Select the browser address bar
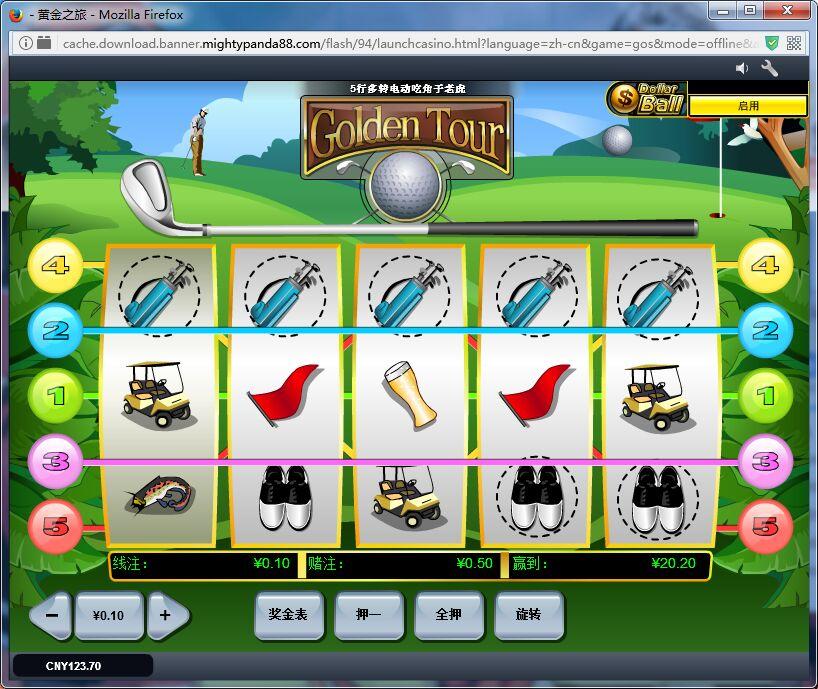 coord(400,43)
